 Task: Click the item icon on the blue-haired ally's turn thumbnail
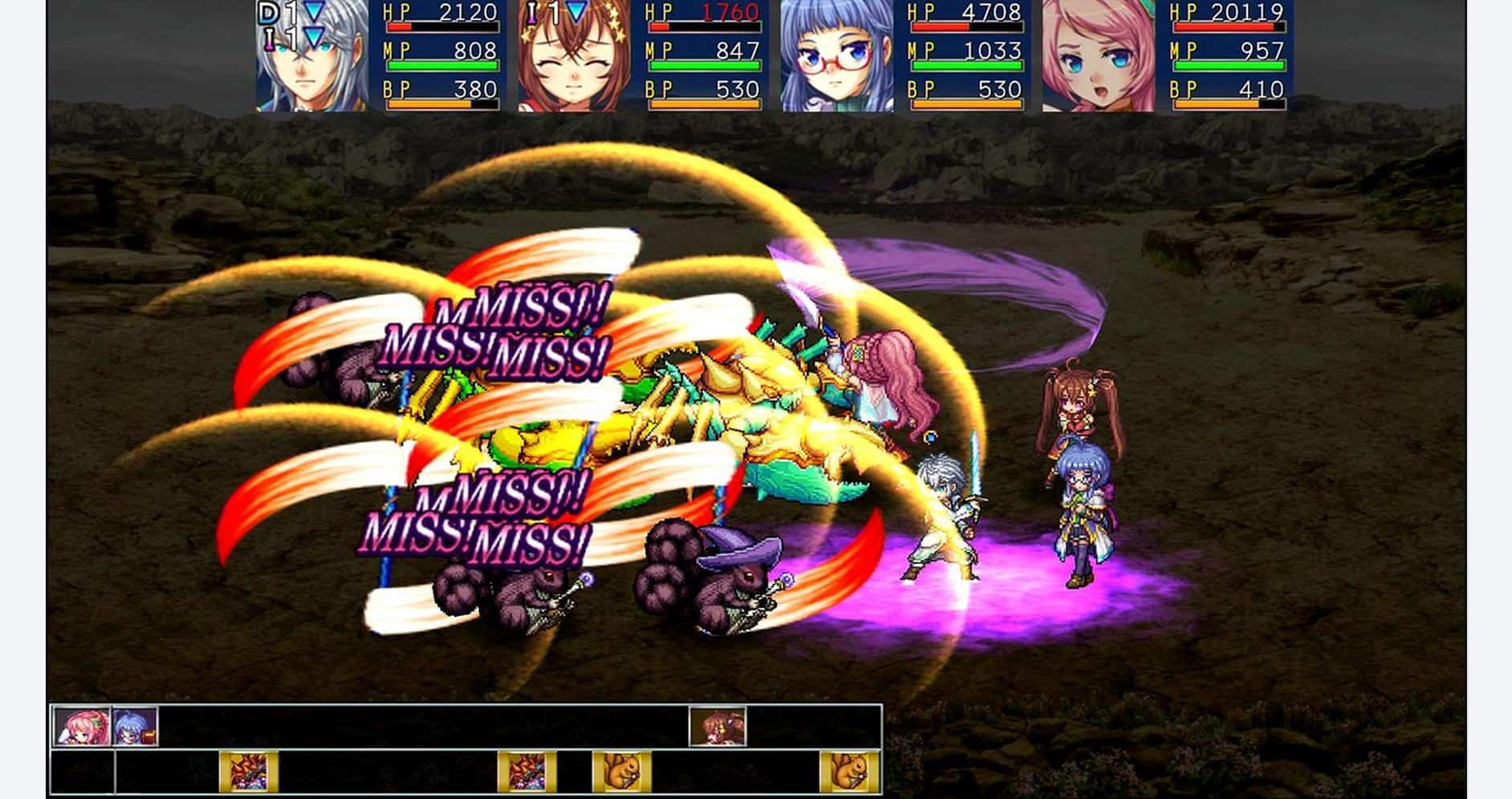click(x=150, y=736)
